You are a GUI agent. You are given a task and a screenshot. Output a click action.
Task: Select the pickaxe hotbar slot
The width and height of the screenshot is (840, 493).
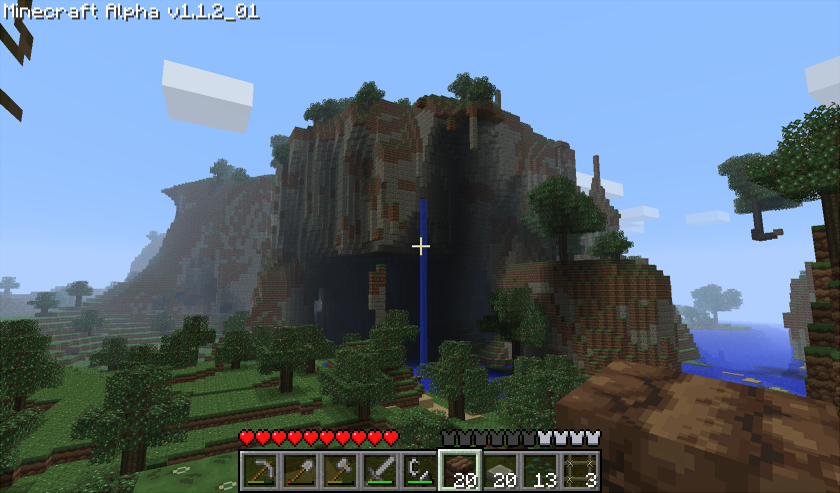point(260,471)
